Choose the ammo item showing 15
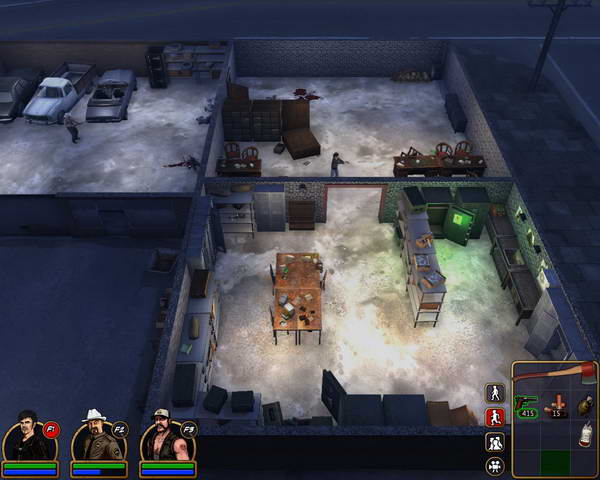Screen dimensions: 600x480 point(555,406)
